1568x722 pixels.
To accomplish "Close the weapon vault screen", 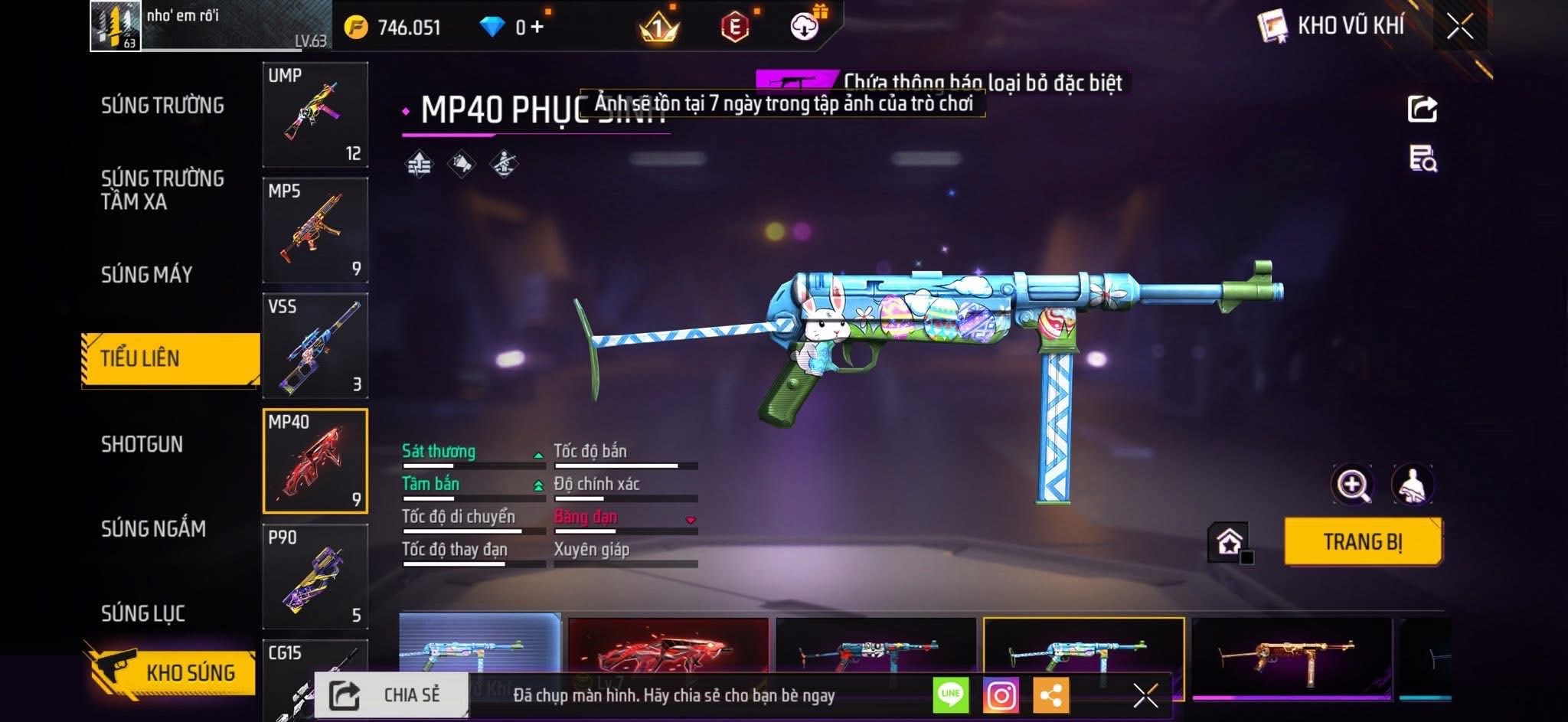I will click(x=1459, y=27).
